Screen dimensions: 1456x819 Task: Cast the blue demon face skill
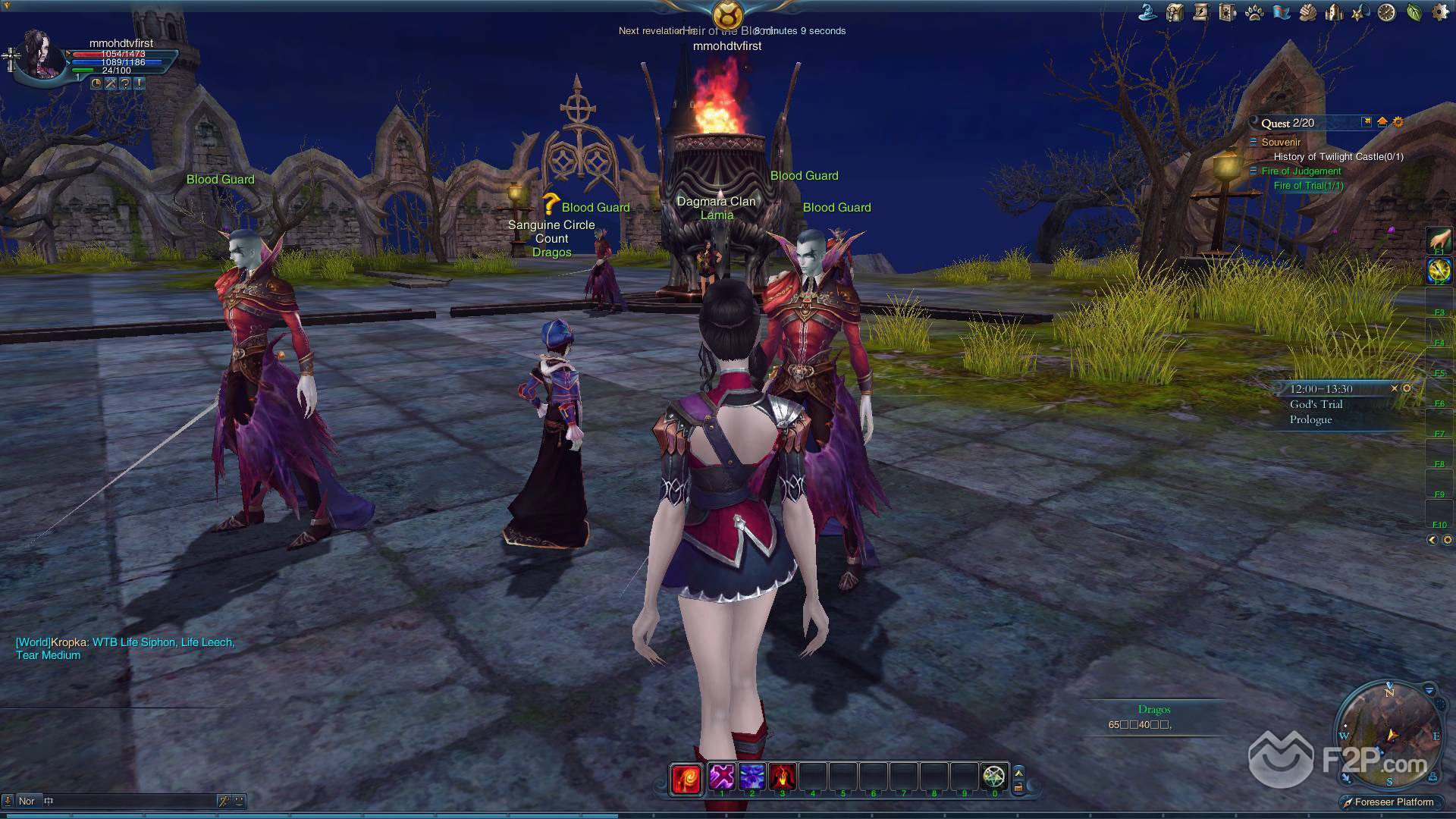pyautogui.click(x=752, y=777)
